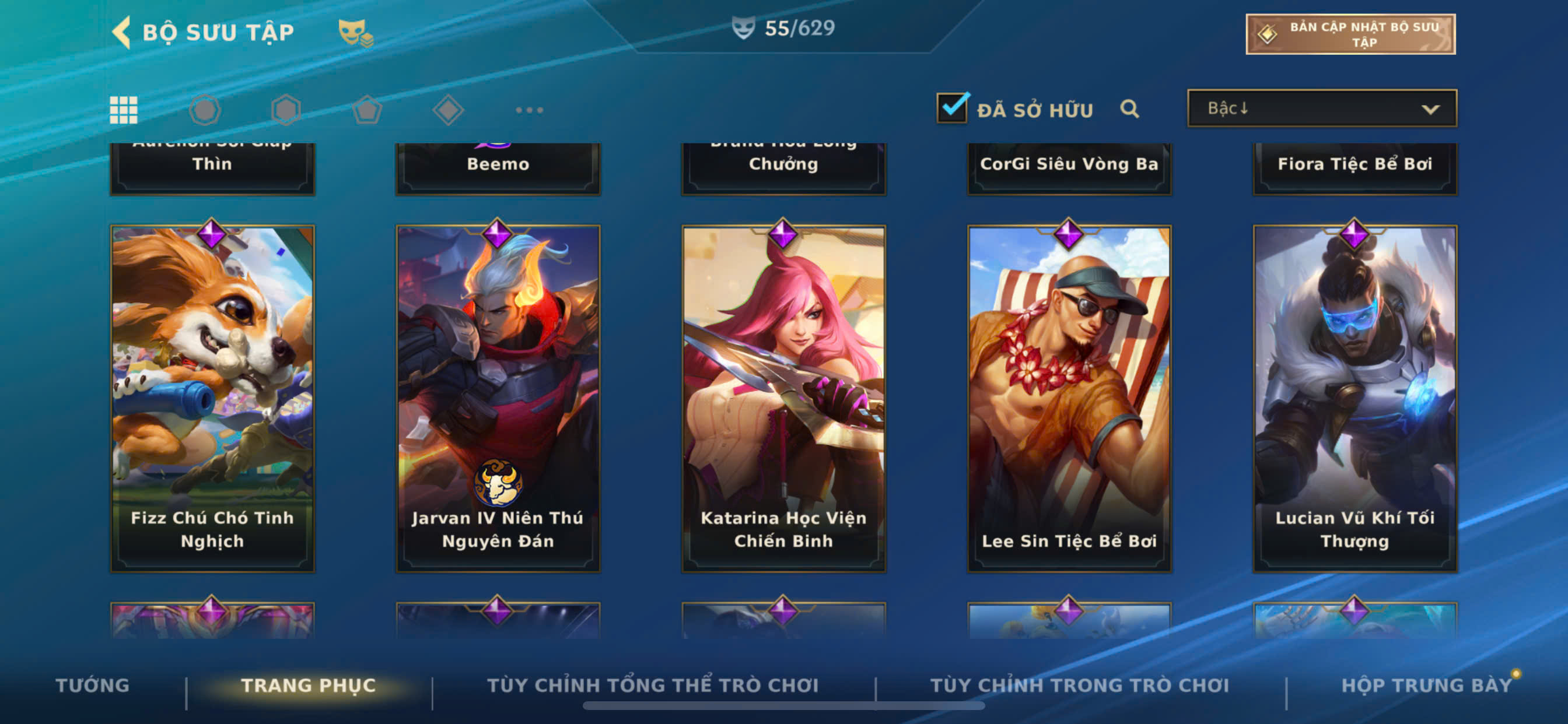Switch to Hộp Trưng Bày tab
The image size is (1568, 724).
[x=1426, y=685]
